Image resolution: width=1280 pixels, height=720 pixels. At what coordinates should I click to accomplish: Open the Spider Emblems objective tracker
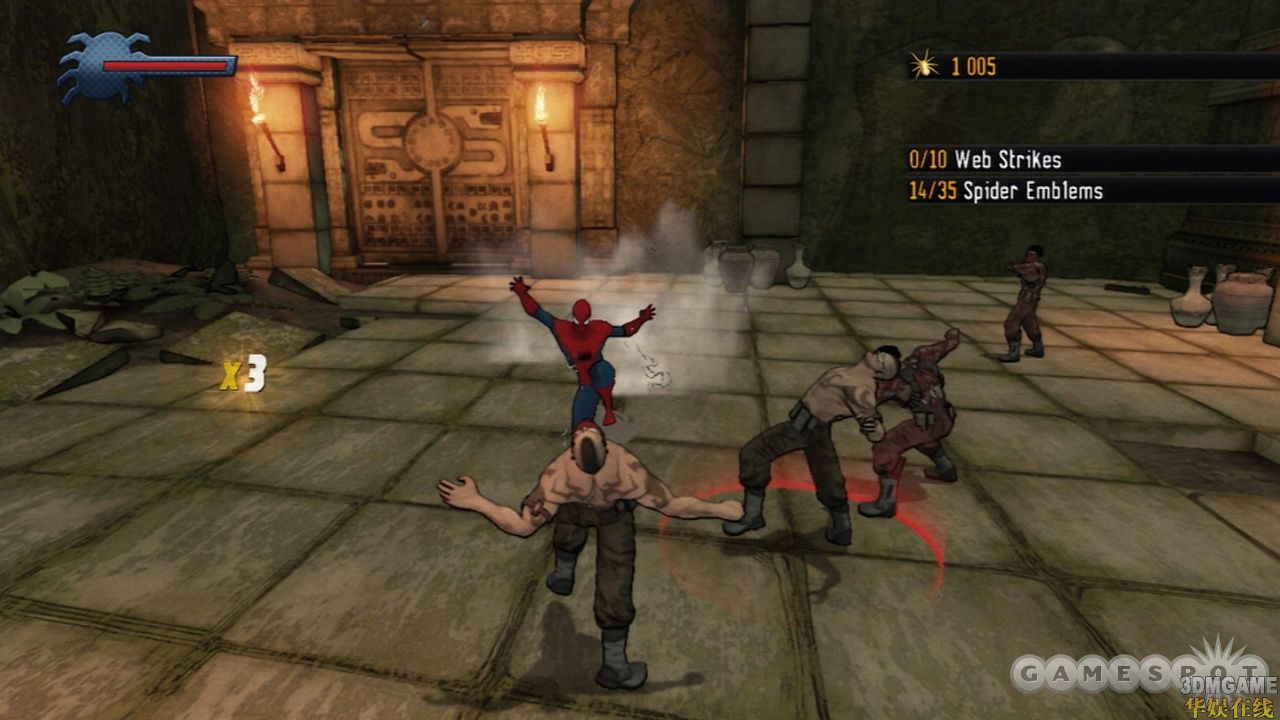[x=1007, y=191]
